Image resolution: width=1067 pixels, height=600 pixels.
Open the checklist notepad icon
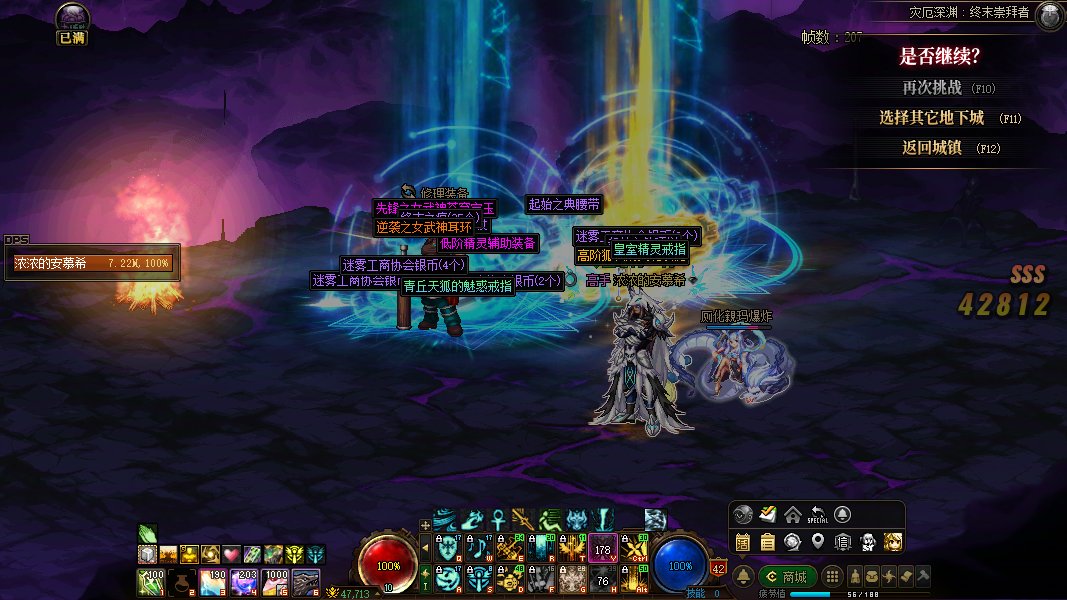tap(768, 514)
